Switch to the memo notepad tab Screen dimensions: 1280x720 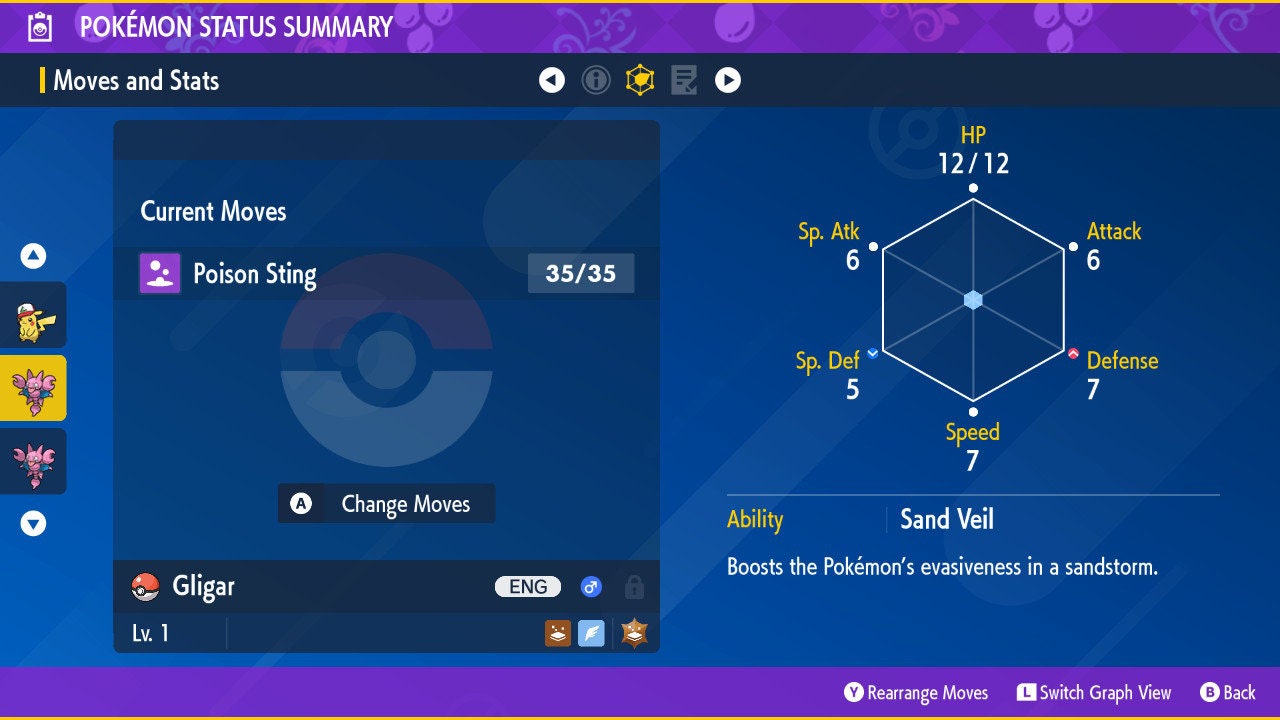coord(684,80)
